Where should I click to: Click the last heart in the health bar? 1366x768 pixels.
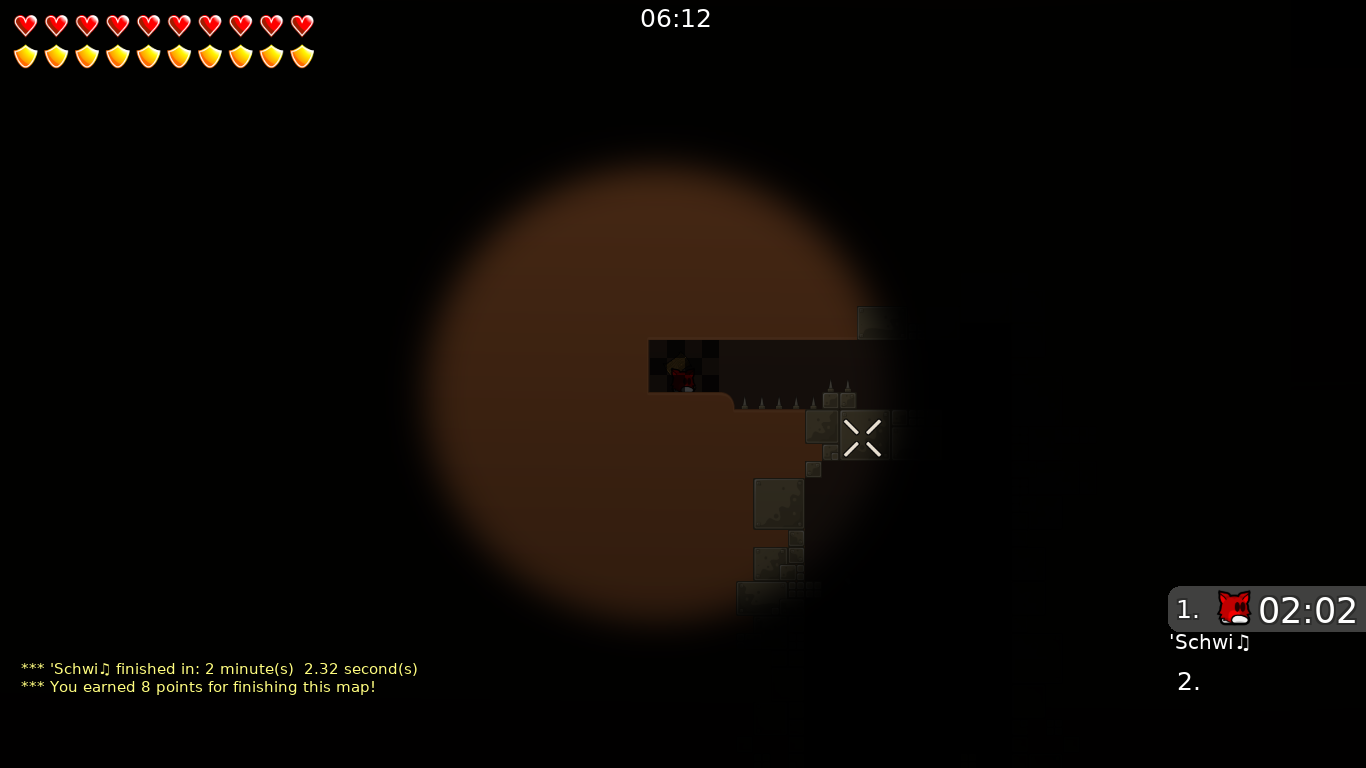[x=302, y=26]
